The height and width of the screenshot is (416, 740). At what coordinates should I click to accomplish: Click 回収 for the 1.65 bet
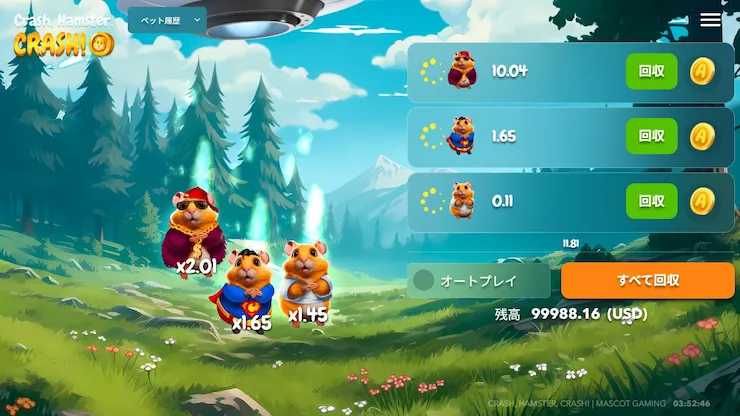coord(651,136)
